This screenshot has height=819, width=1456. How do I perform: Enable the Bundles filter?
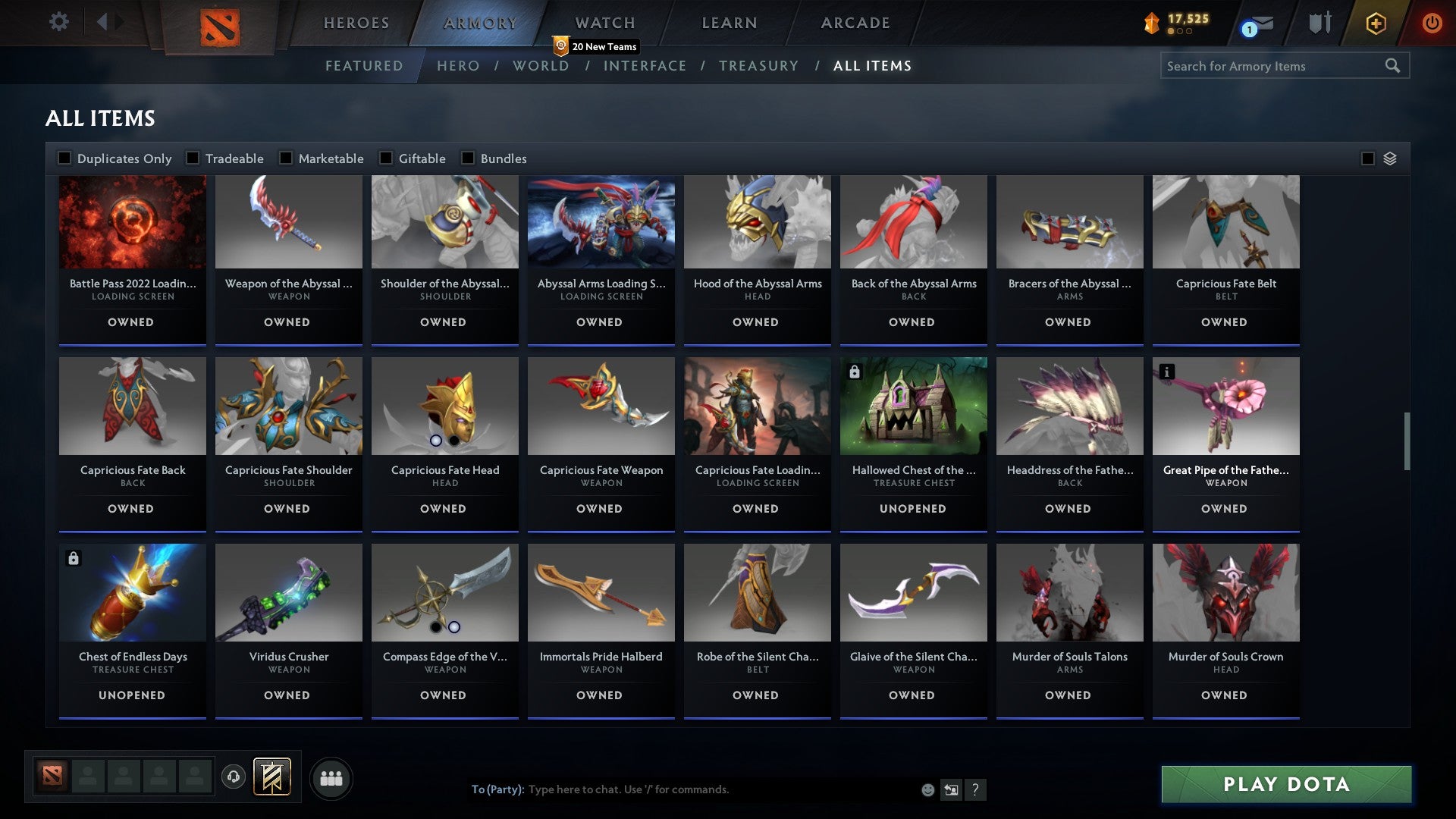click(x=467, y=158)
